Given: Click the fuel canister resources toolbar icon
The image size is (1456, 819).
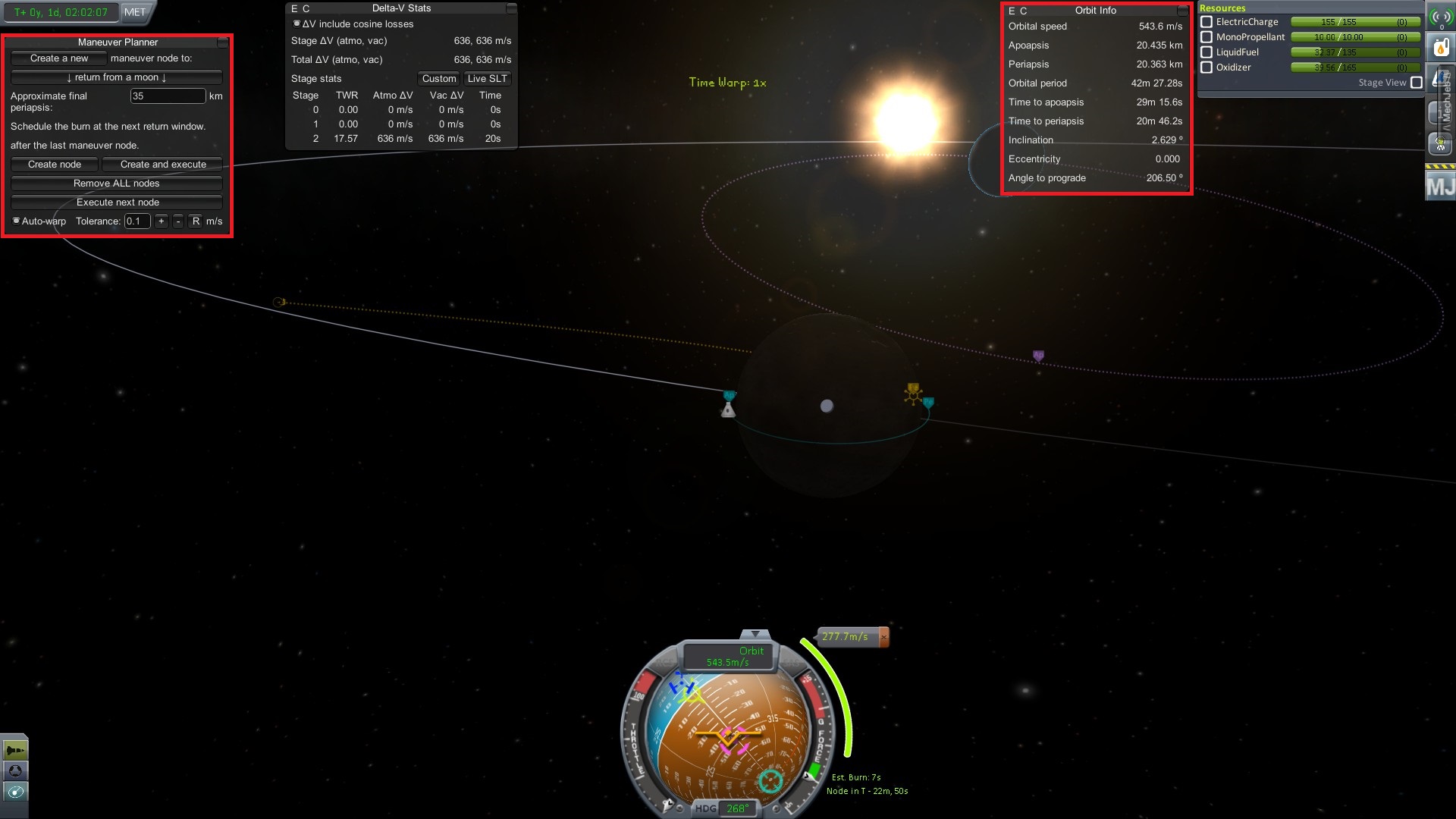Looking at the screenshot, I should pos(1441,49).
